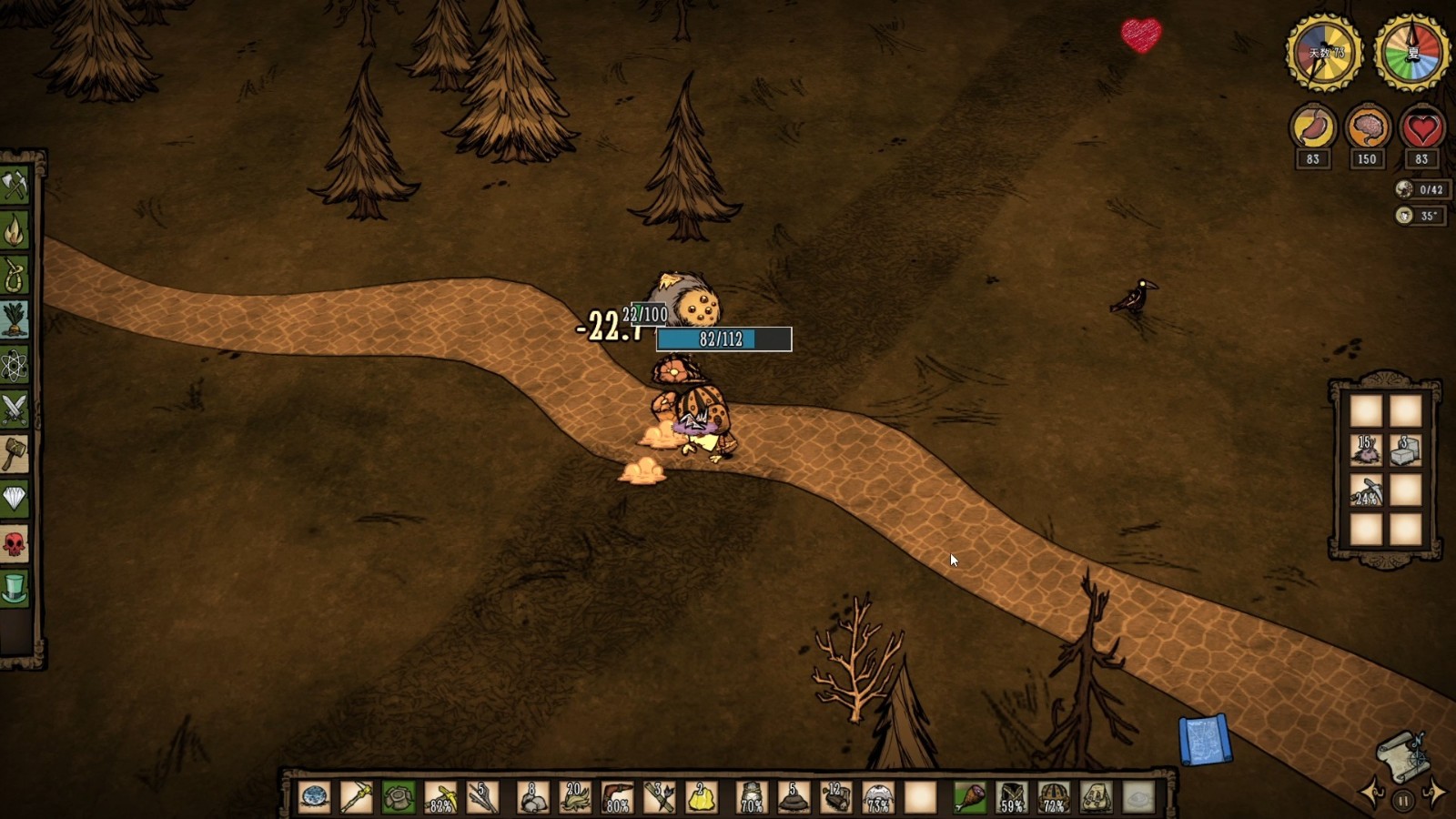Switch to the red skull Magic tab
The height and width of the screenshot is (819, 1456).
(15, 544)
